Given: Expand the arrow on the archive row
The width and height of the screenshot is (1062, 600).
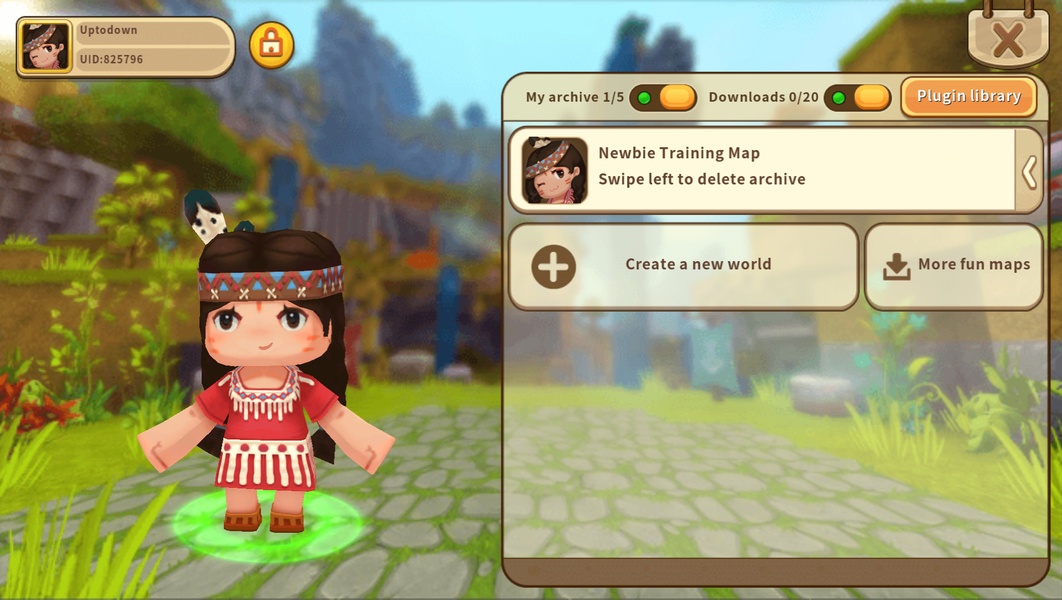Looking at the screenshot, I should pos(1029,172).
